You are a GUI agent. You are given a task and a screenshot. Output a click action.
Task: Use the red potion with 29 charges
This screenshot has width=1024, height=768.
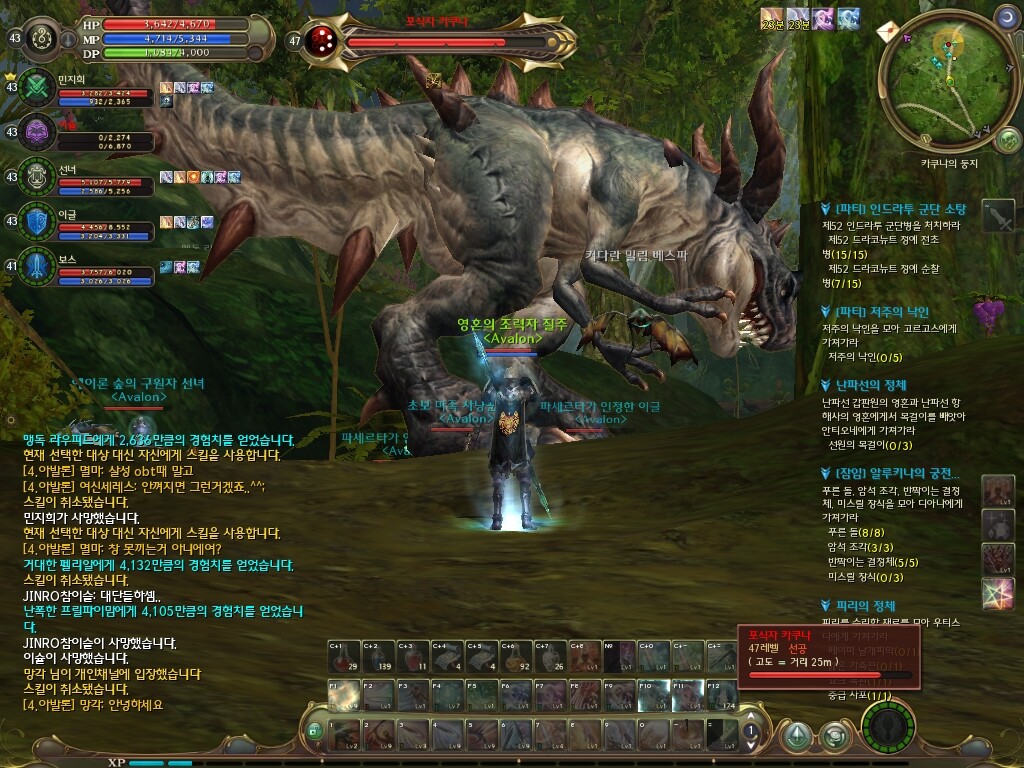click(x=342, y=657)
